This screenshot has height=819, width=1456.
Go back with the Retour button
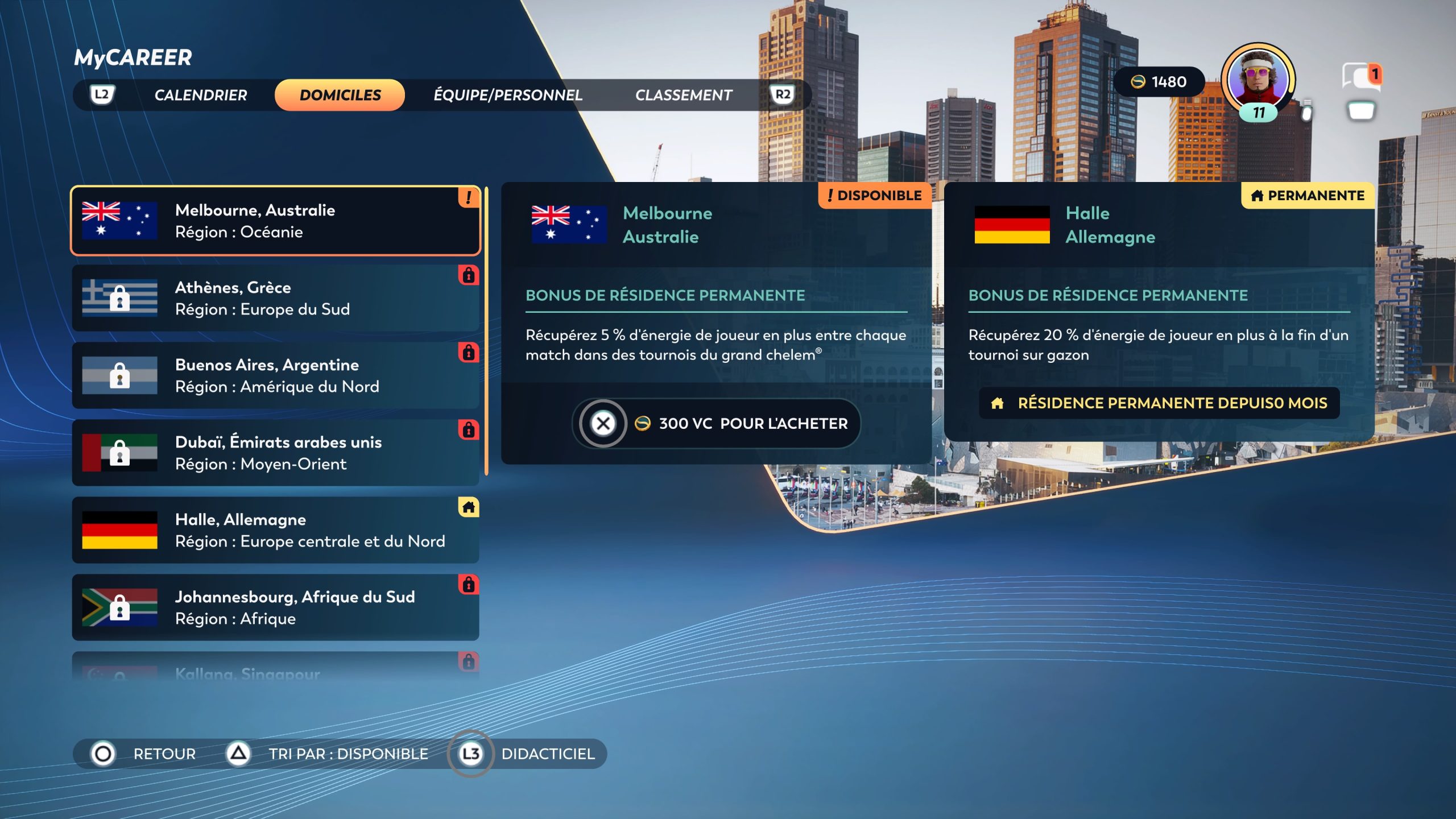143,754
